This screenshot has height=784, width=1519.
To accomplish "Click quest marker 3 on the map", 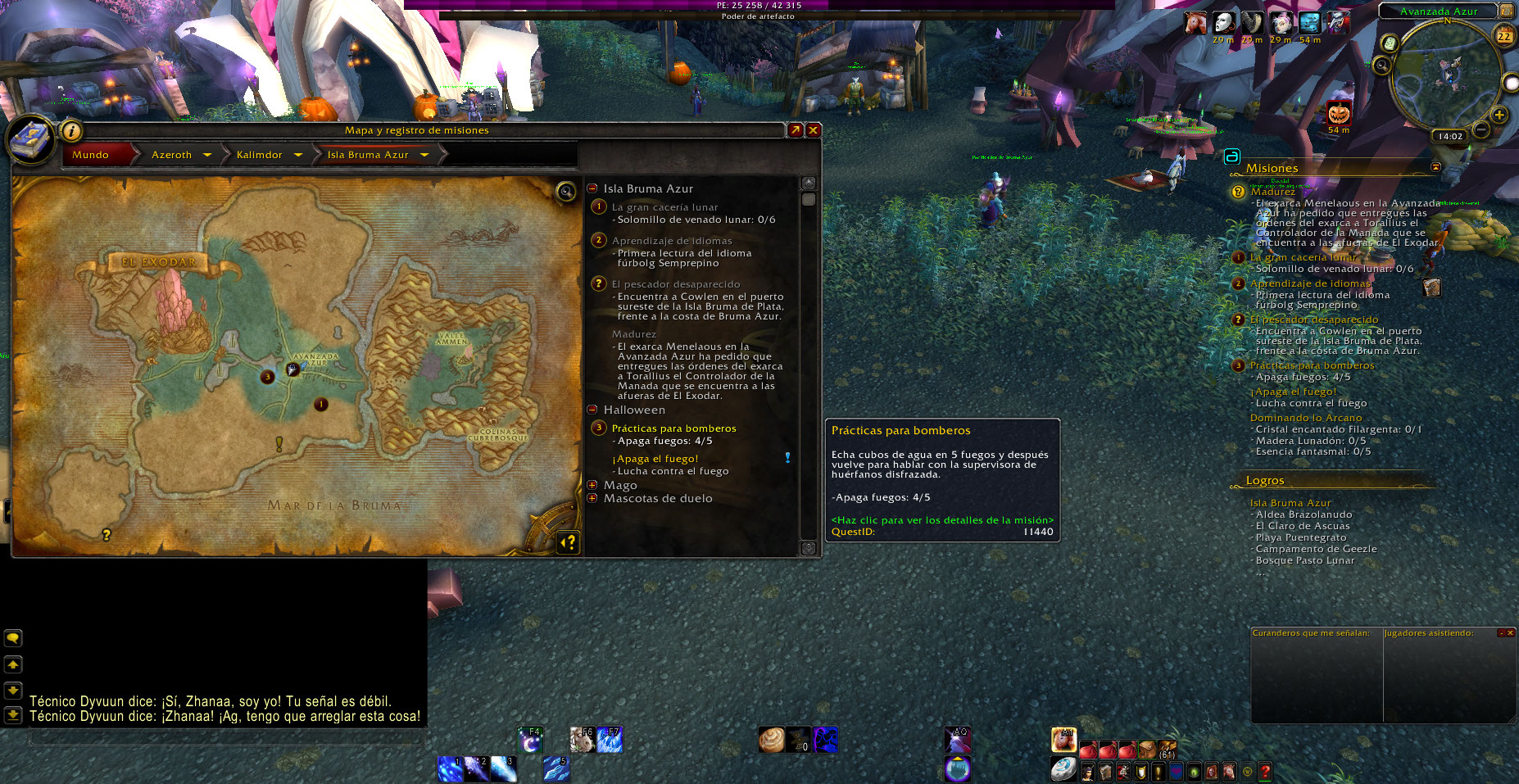I will point(267,377).
